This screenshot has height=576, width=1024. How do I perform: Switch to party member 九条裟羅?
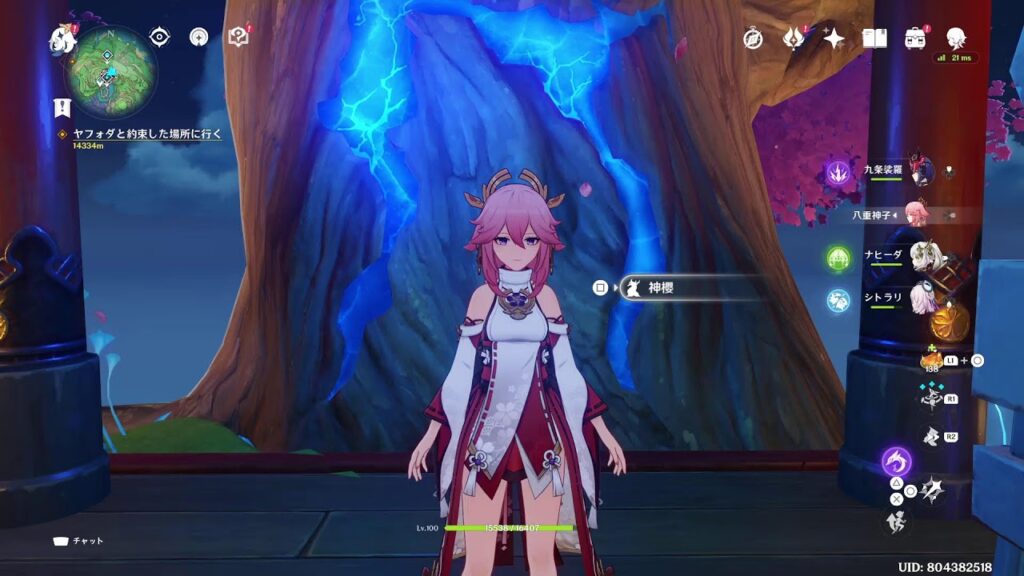pos(920,171)
